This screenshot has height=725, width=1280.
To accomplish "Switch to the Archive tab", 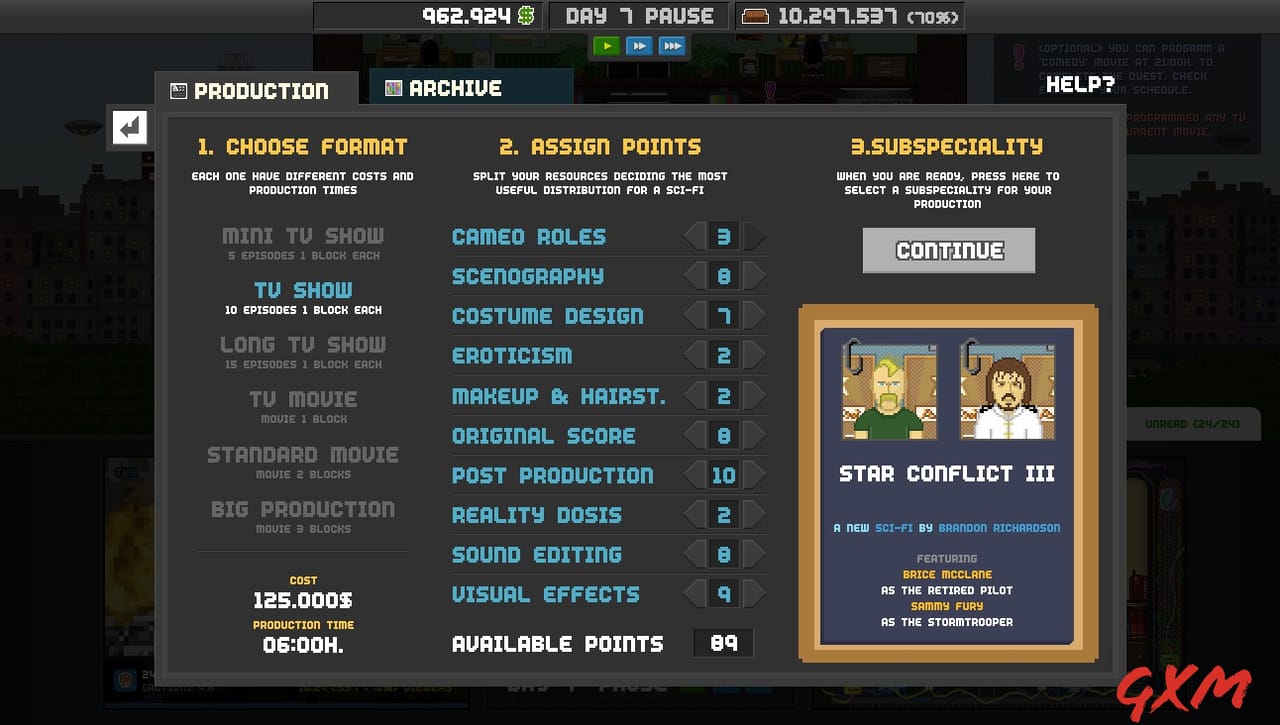I will tap(460, 87).
